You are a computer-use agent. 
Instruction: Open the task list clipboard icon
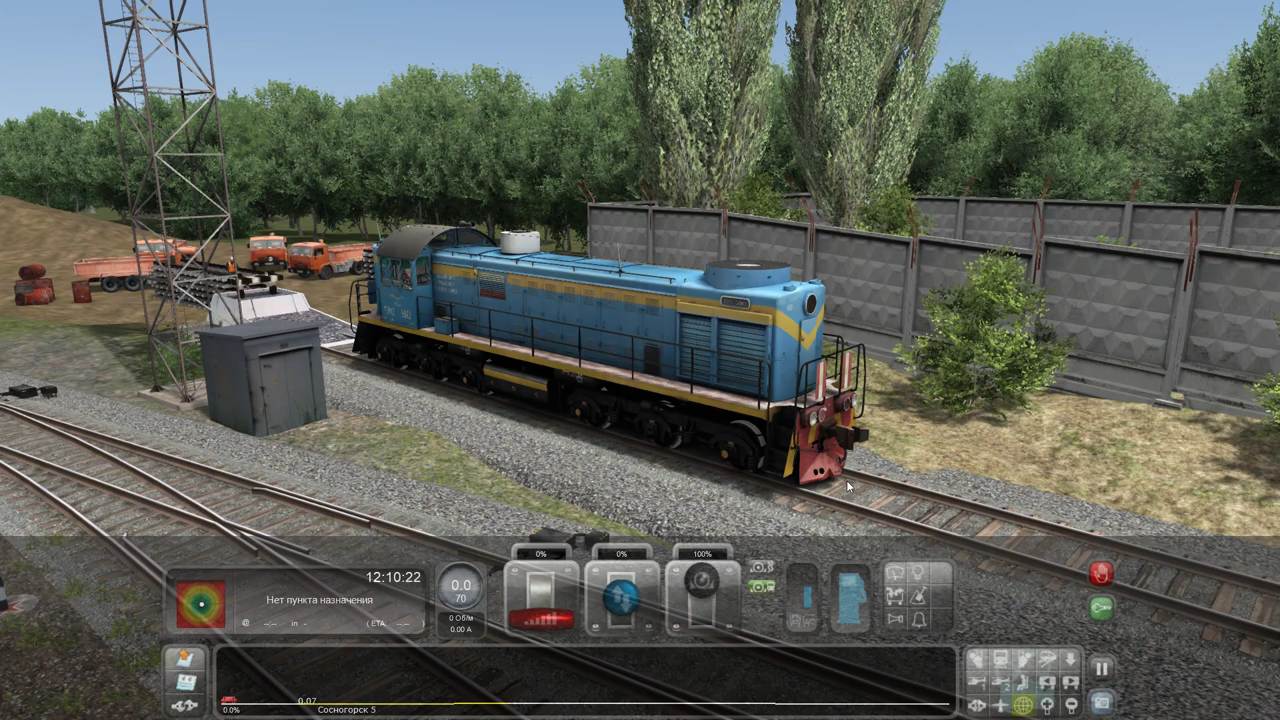(x=185, y=682)
